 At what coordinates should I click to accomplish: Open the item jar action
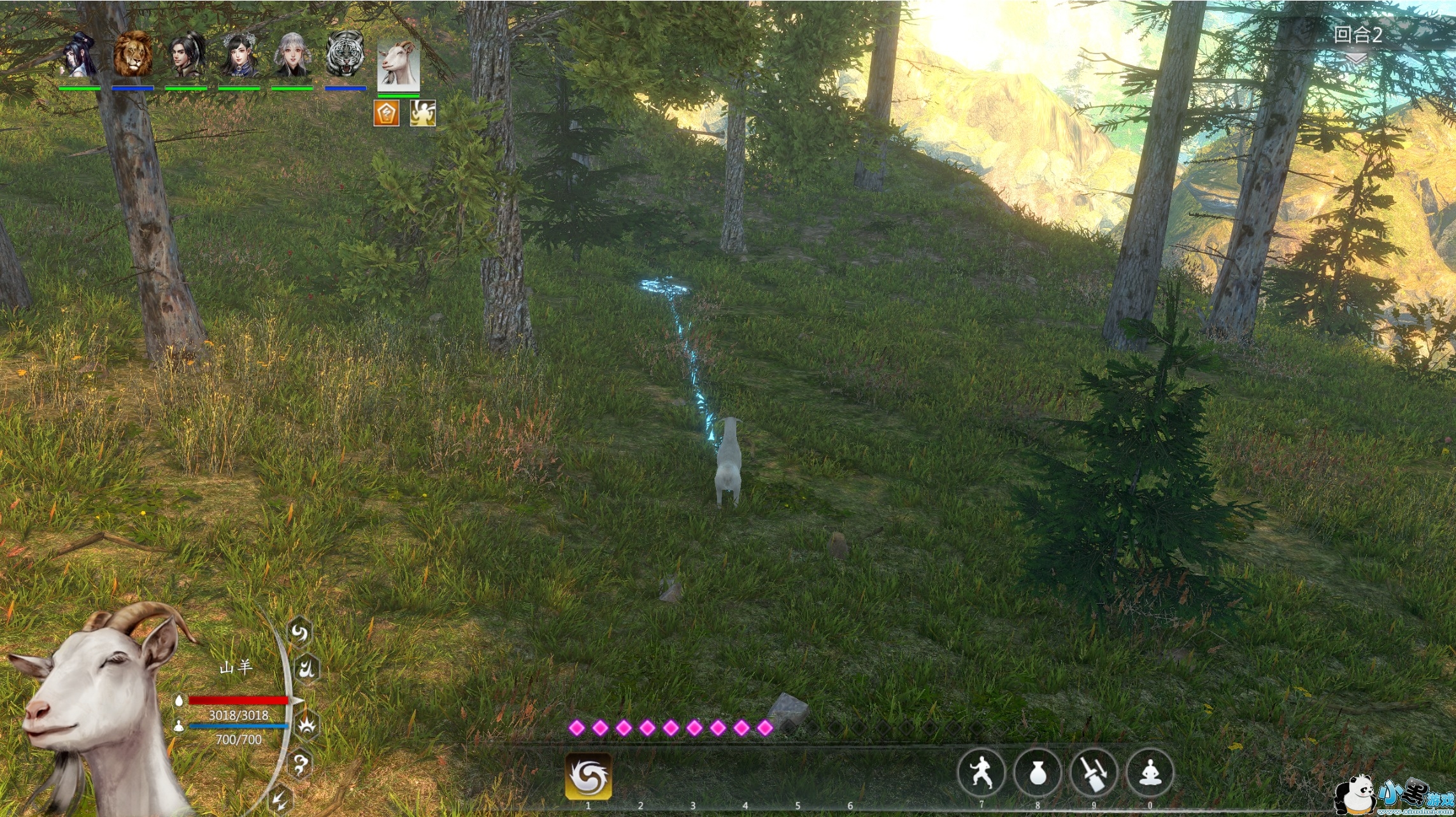pyautogui.click(x=1038, y=773)
